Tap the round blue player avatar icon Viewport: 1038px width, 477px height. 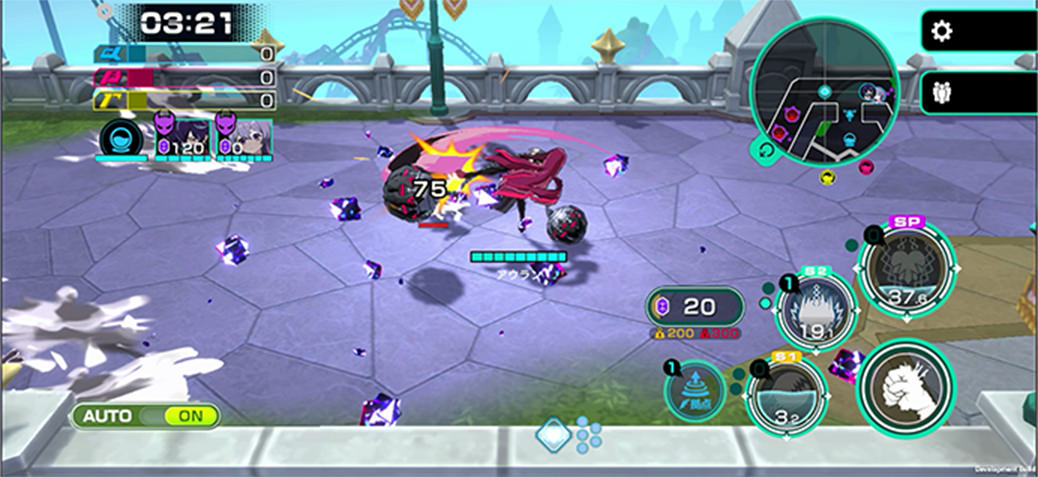click(118, 137)
